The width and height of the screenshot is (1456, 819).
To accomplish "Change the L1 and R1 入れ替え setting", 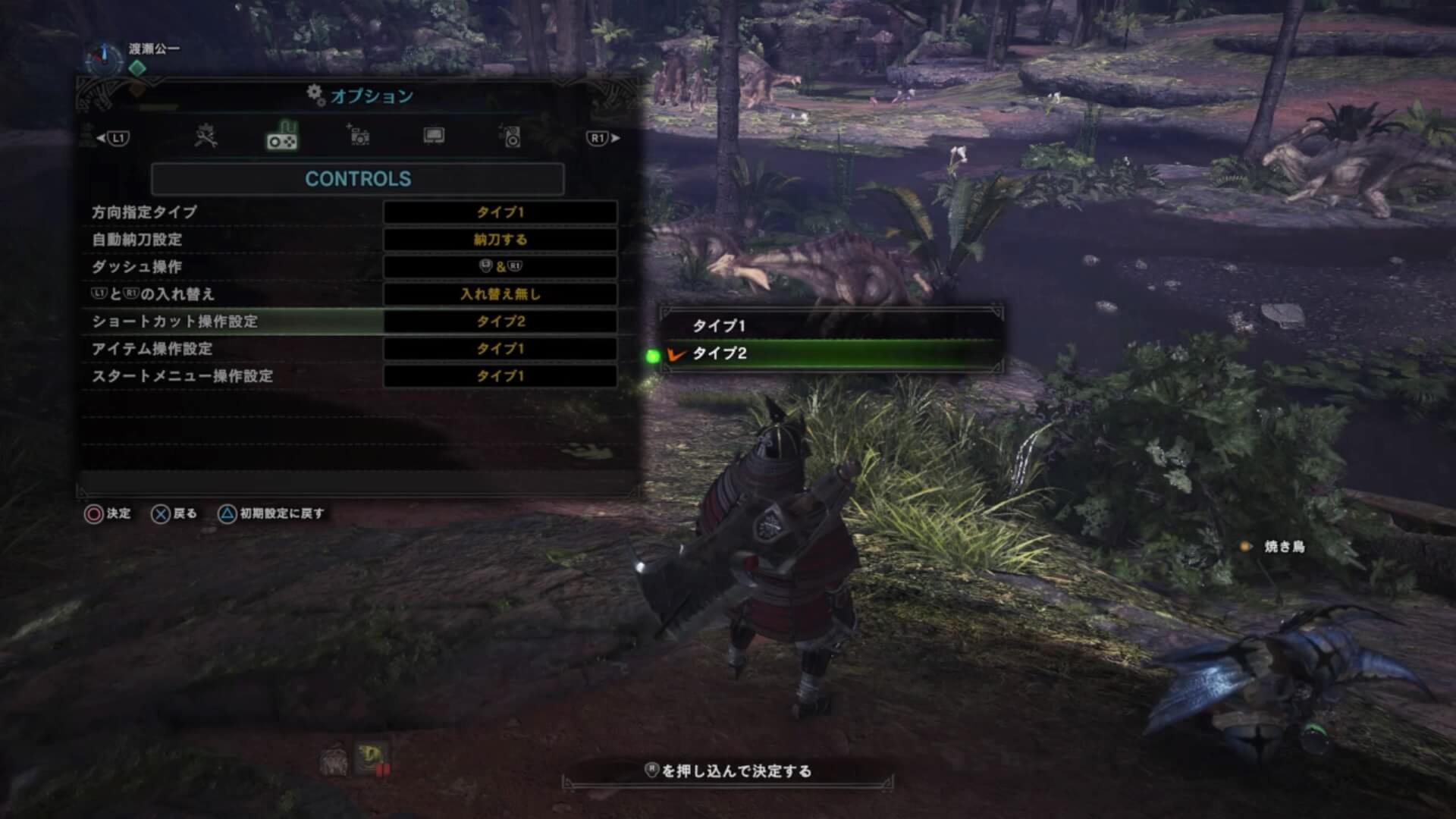I will (x=500, y=294).
